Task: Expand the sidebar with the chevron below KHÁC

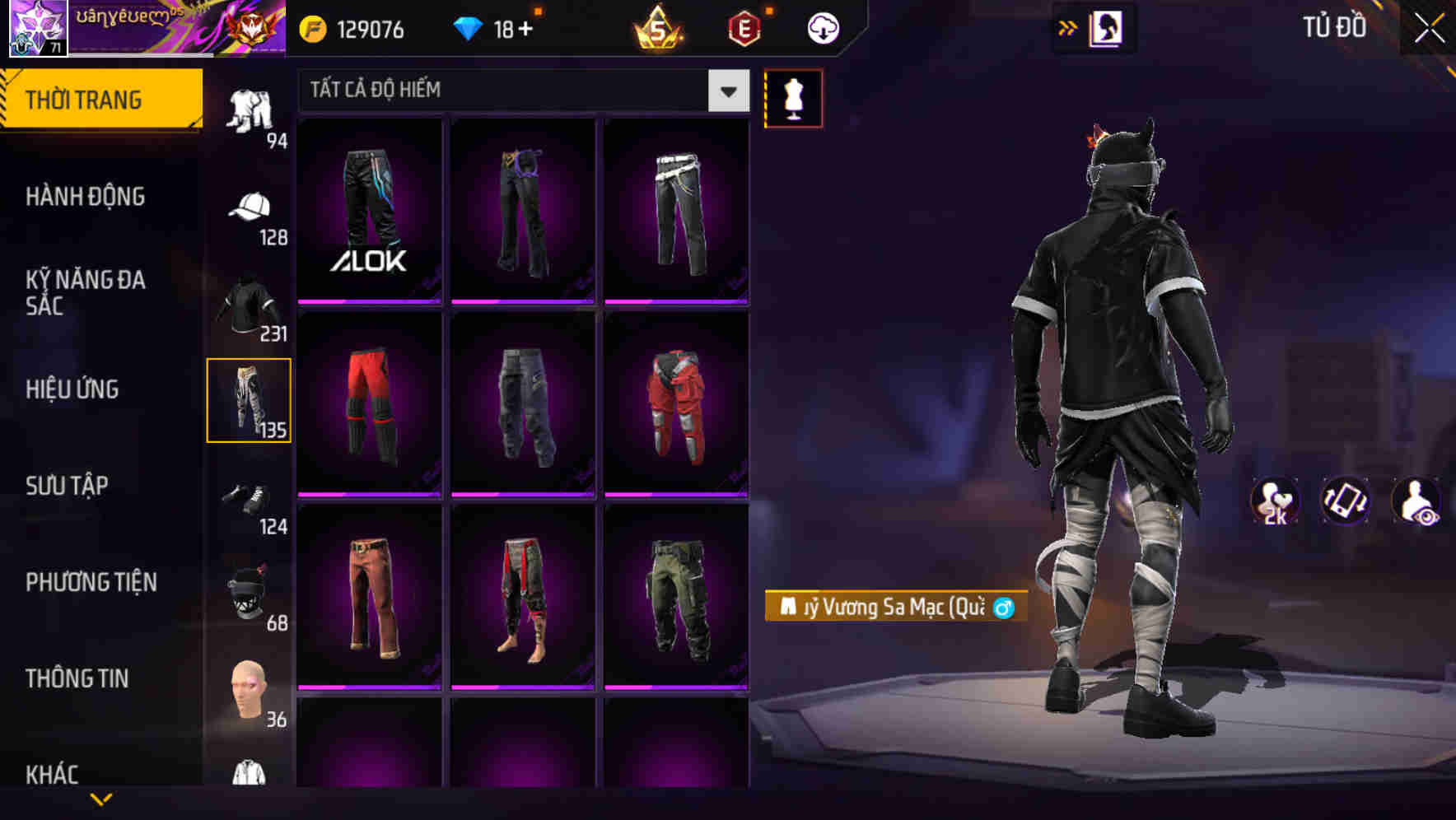Action: [x=101, y=796]
